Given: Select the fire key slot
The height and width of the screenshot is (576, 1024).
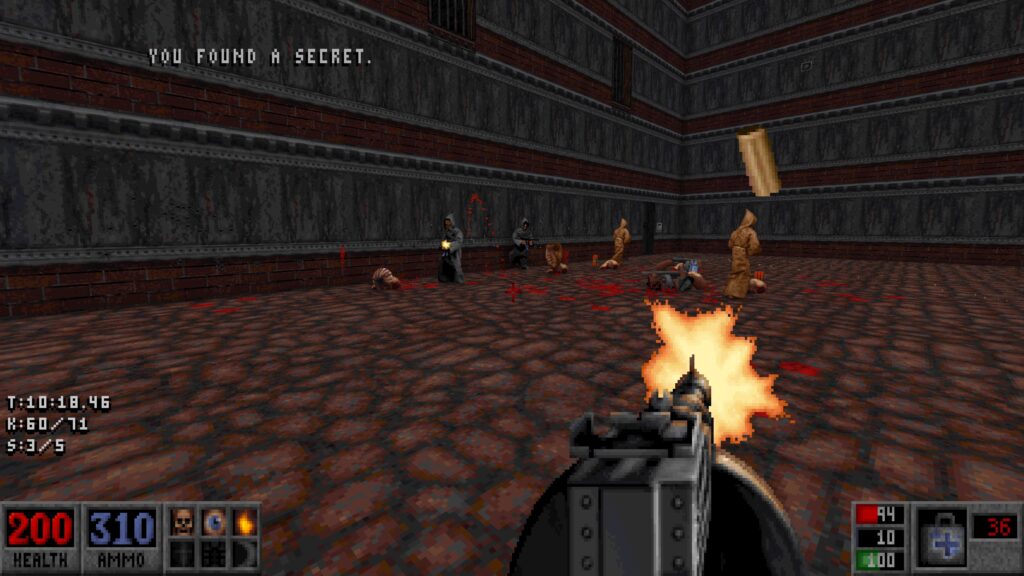Looking at the screenshot, I should tap(245, 522).
